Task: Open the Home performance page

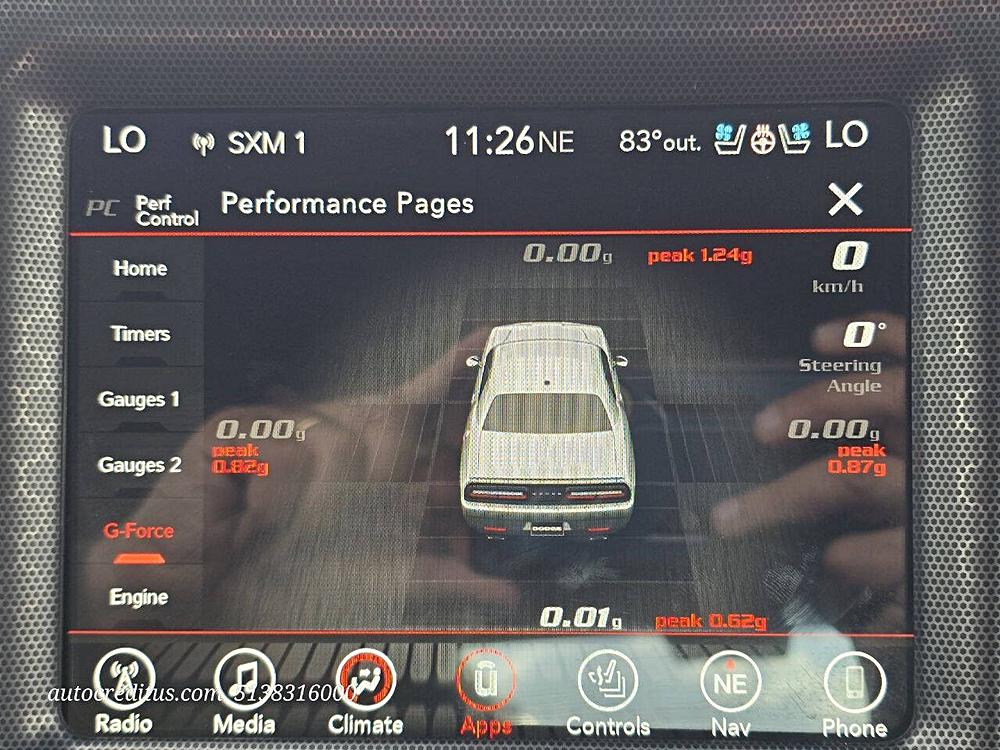Action: pos(140,268)
